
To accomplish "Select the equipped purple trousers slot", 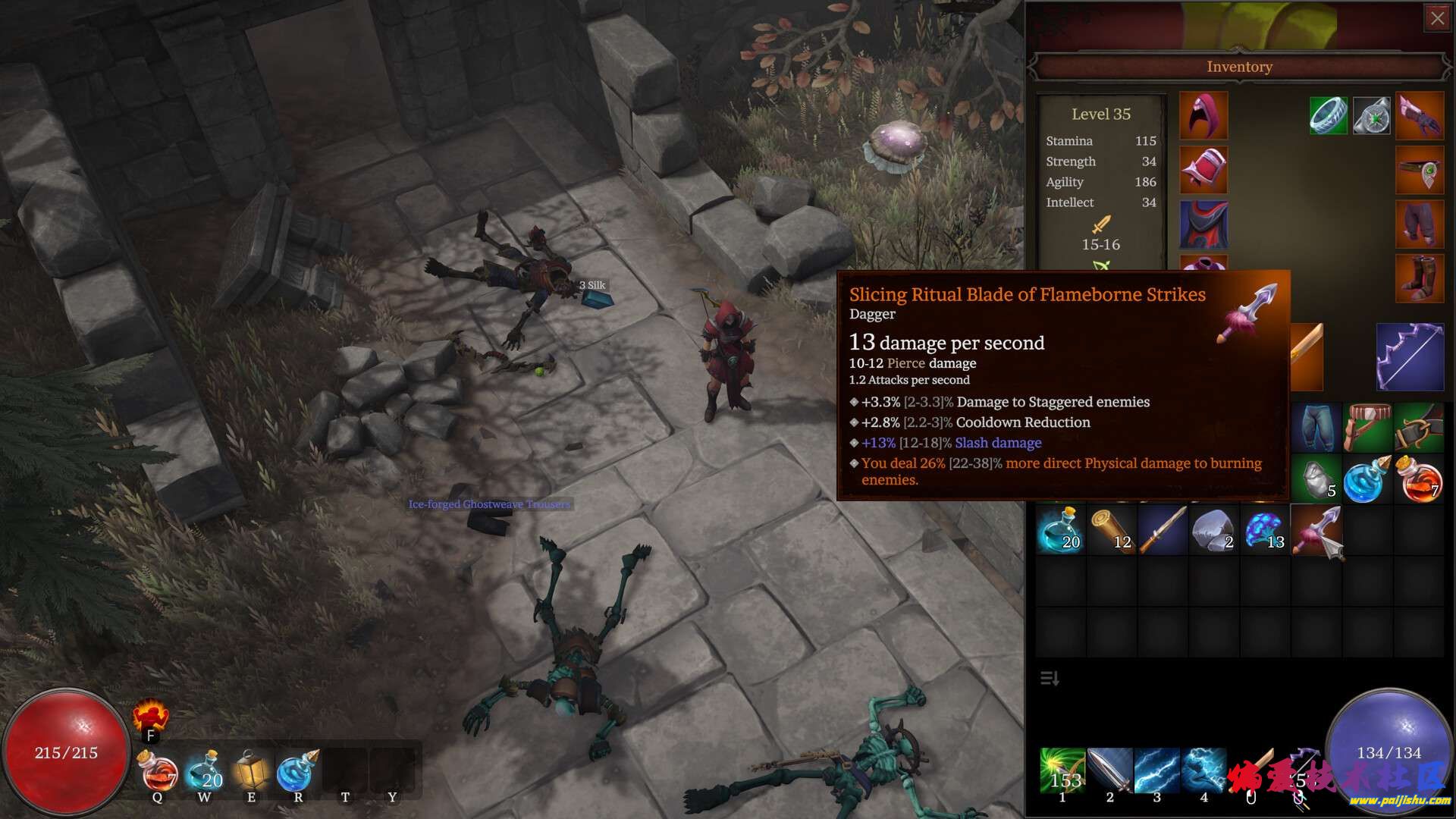I will [1420, 224].
